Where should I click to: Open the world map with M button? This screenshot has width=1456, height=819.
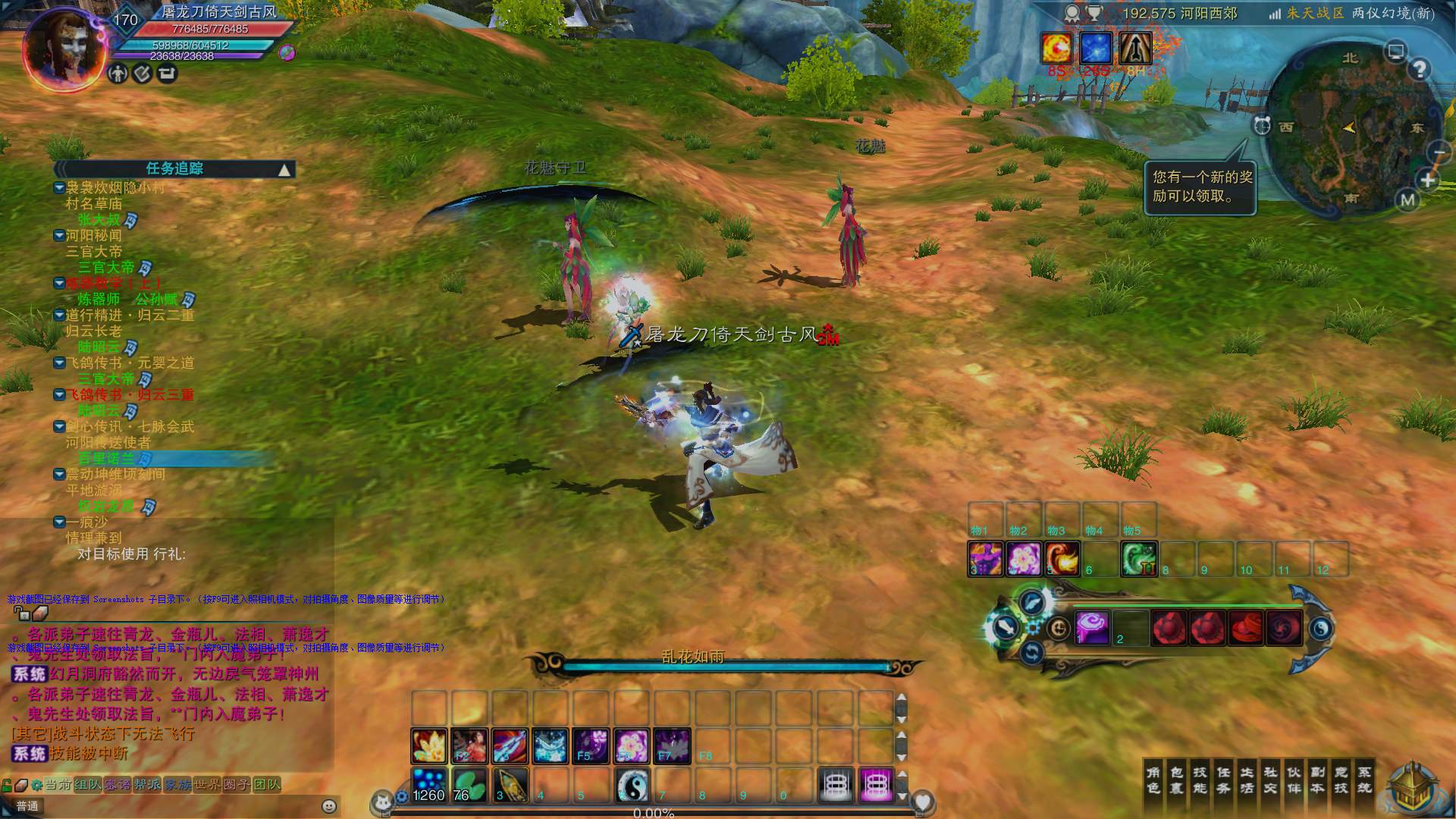[1407, 200]
